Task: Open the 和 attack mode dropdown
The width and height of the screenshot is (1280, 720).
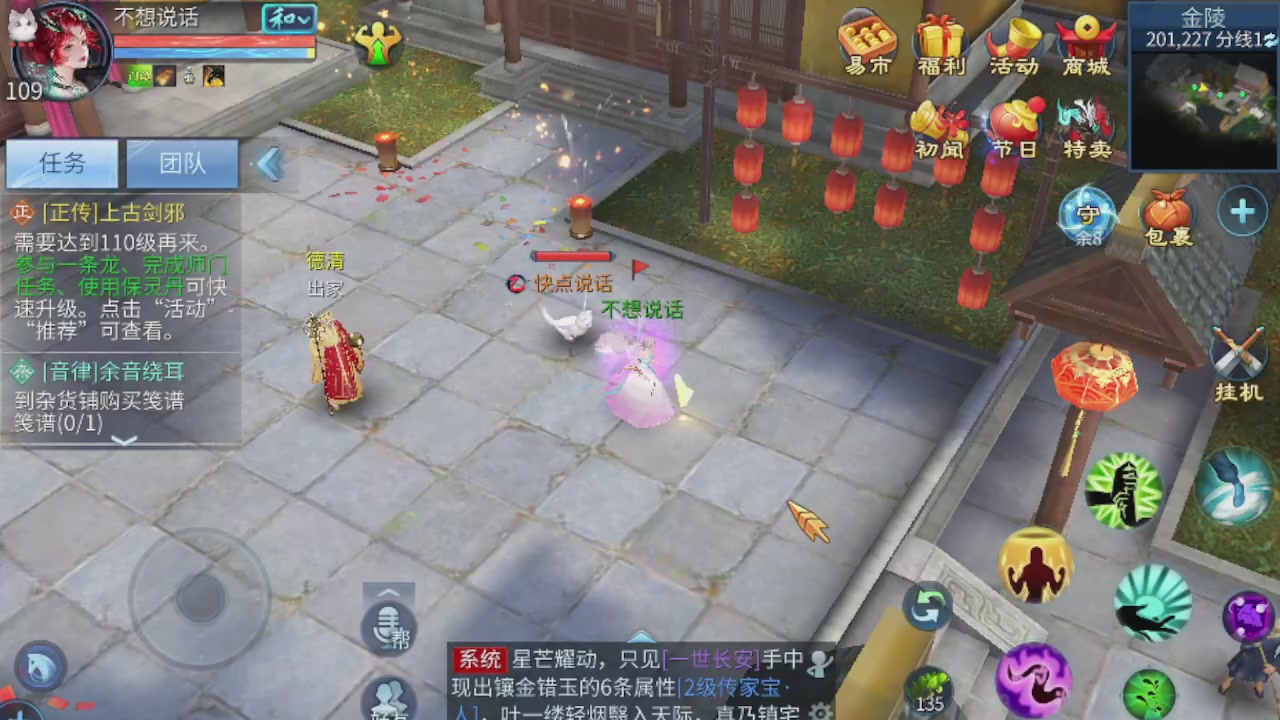Action: click(x=288, y=19)
